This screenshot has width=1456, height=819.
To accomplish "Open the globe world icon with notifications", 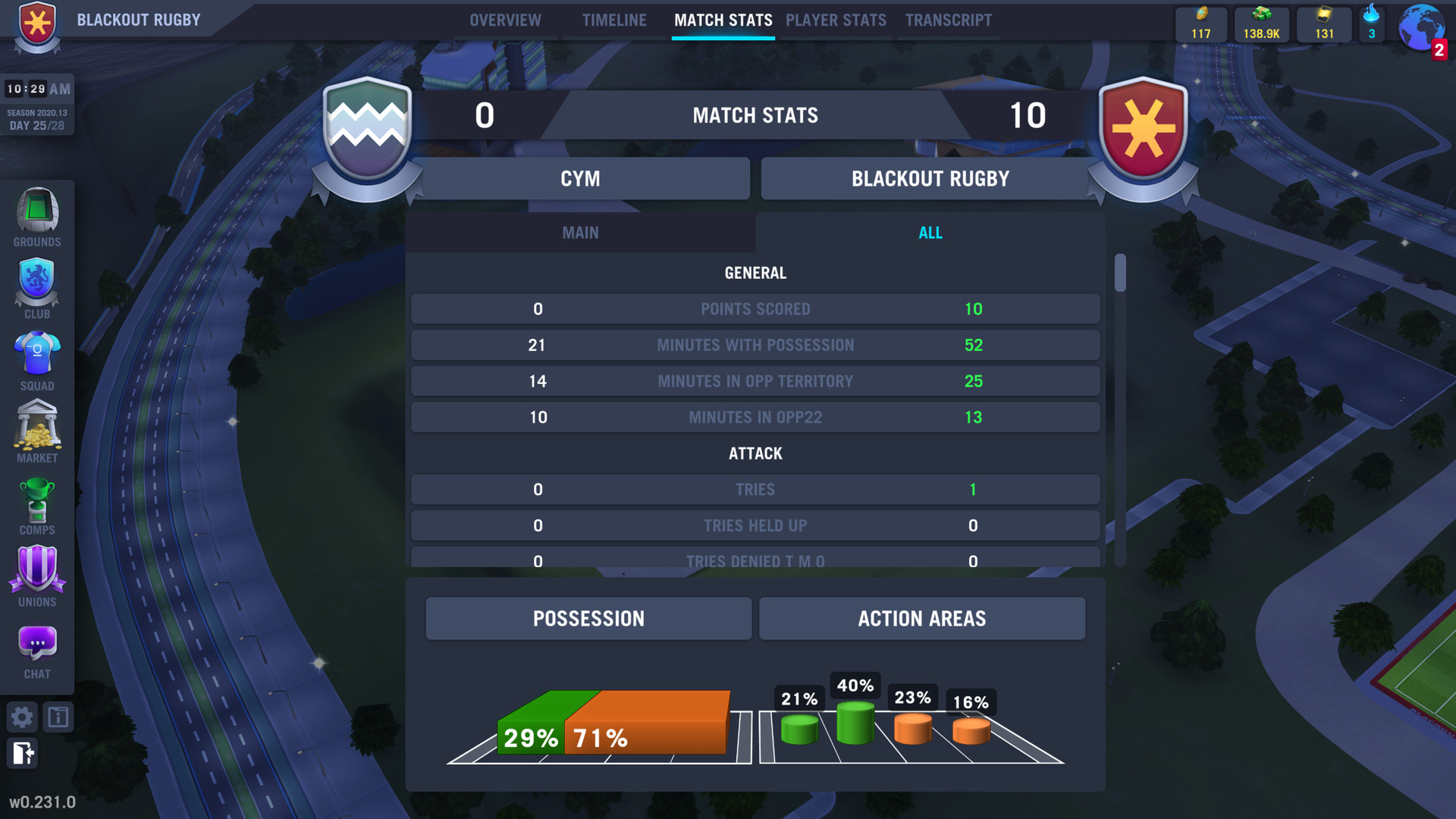I will pos(1421,28).
